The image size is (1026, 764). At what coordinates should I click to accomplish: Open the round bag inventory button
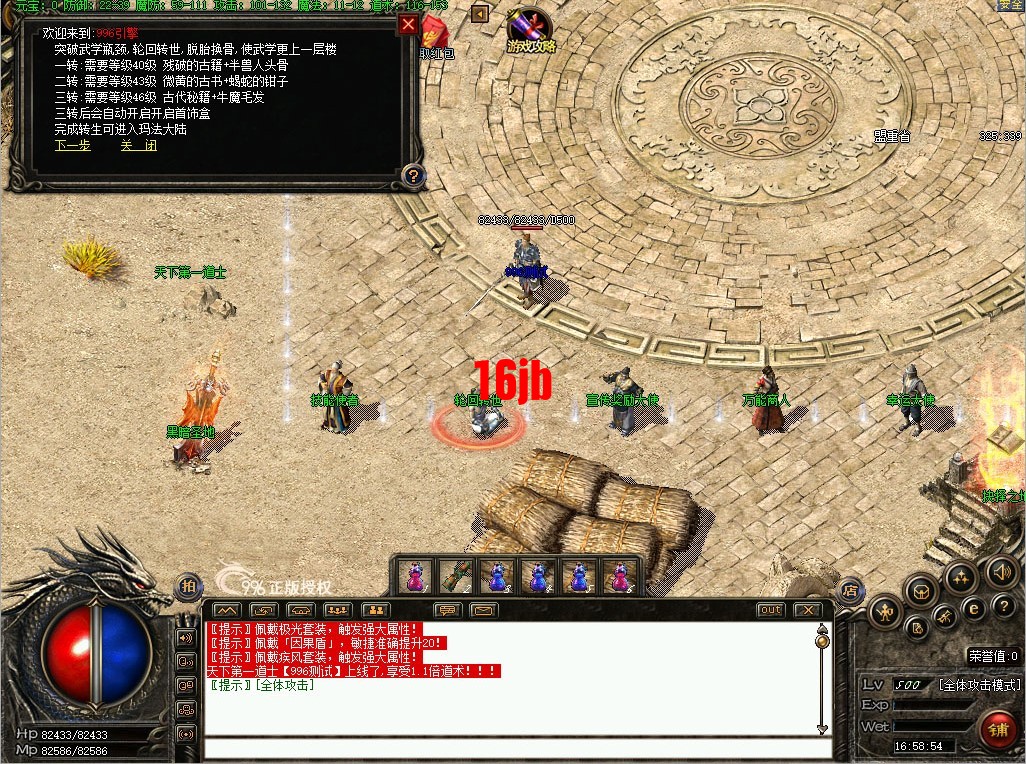pyautogui.click(x=921, y=592)
